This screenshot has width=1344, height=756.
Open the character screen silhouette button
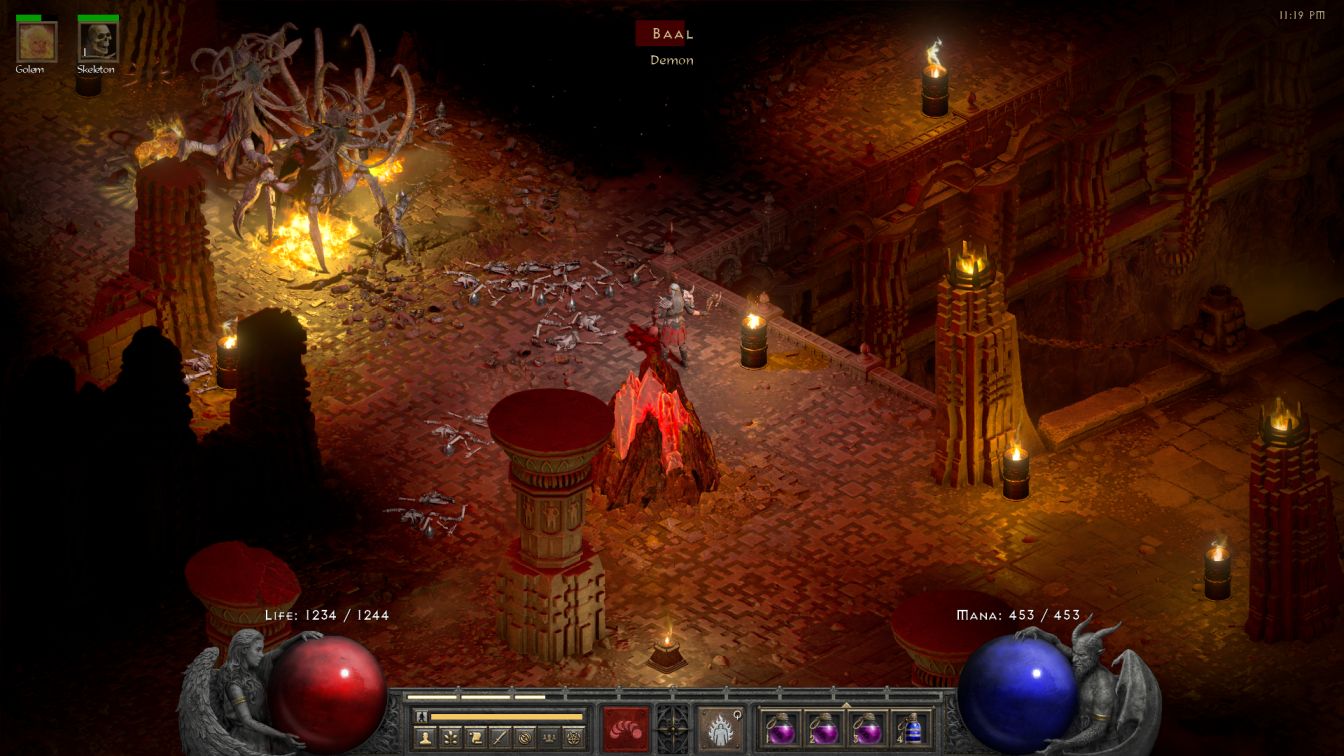[x=426, y=737]
